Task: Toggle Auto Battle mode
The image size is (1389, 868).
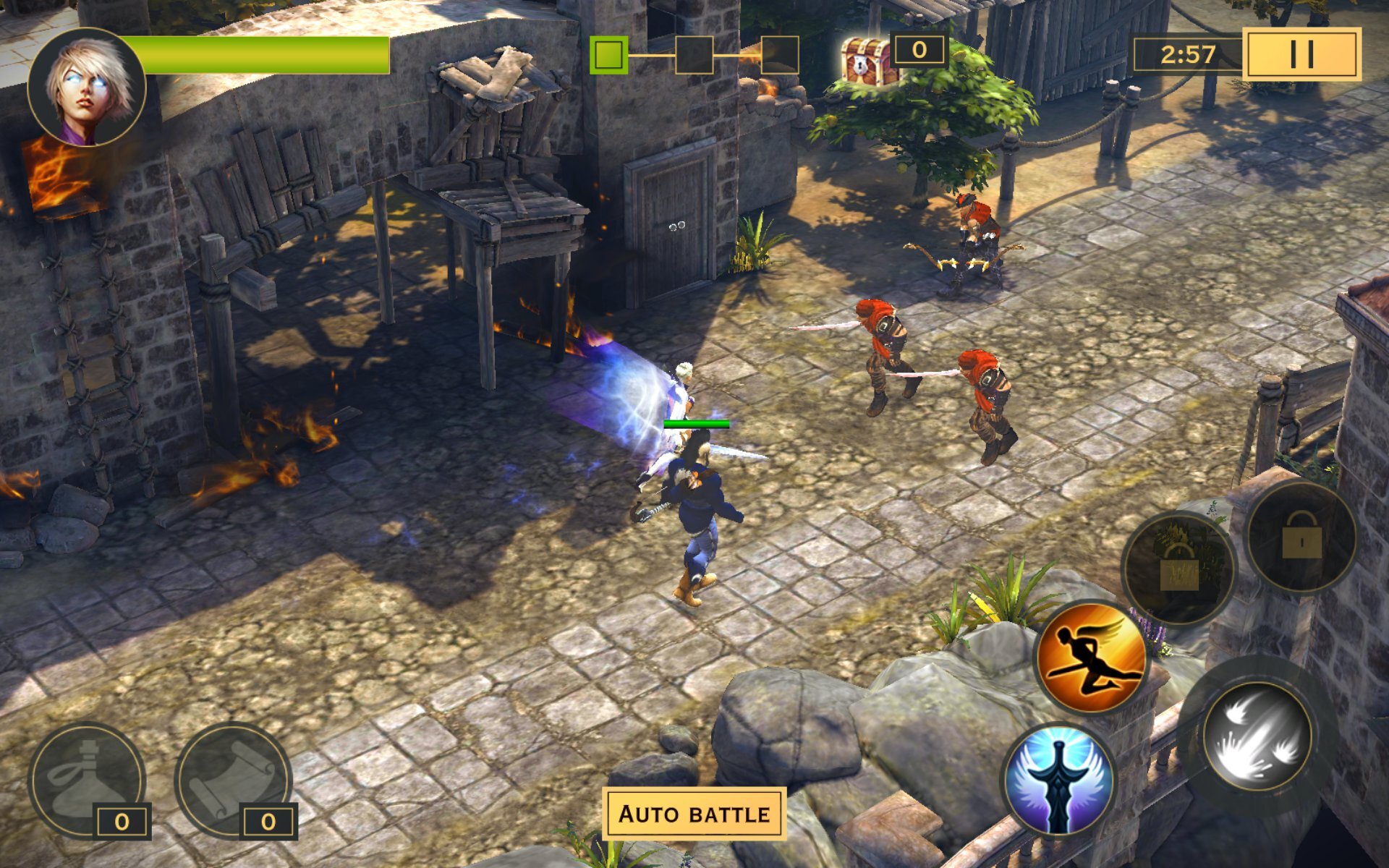Action: [x=694, y=814]
